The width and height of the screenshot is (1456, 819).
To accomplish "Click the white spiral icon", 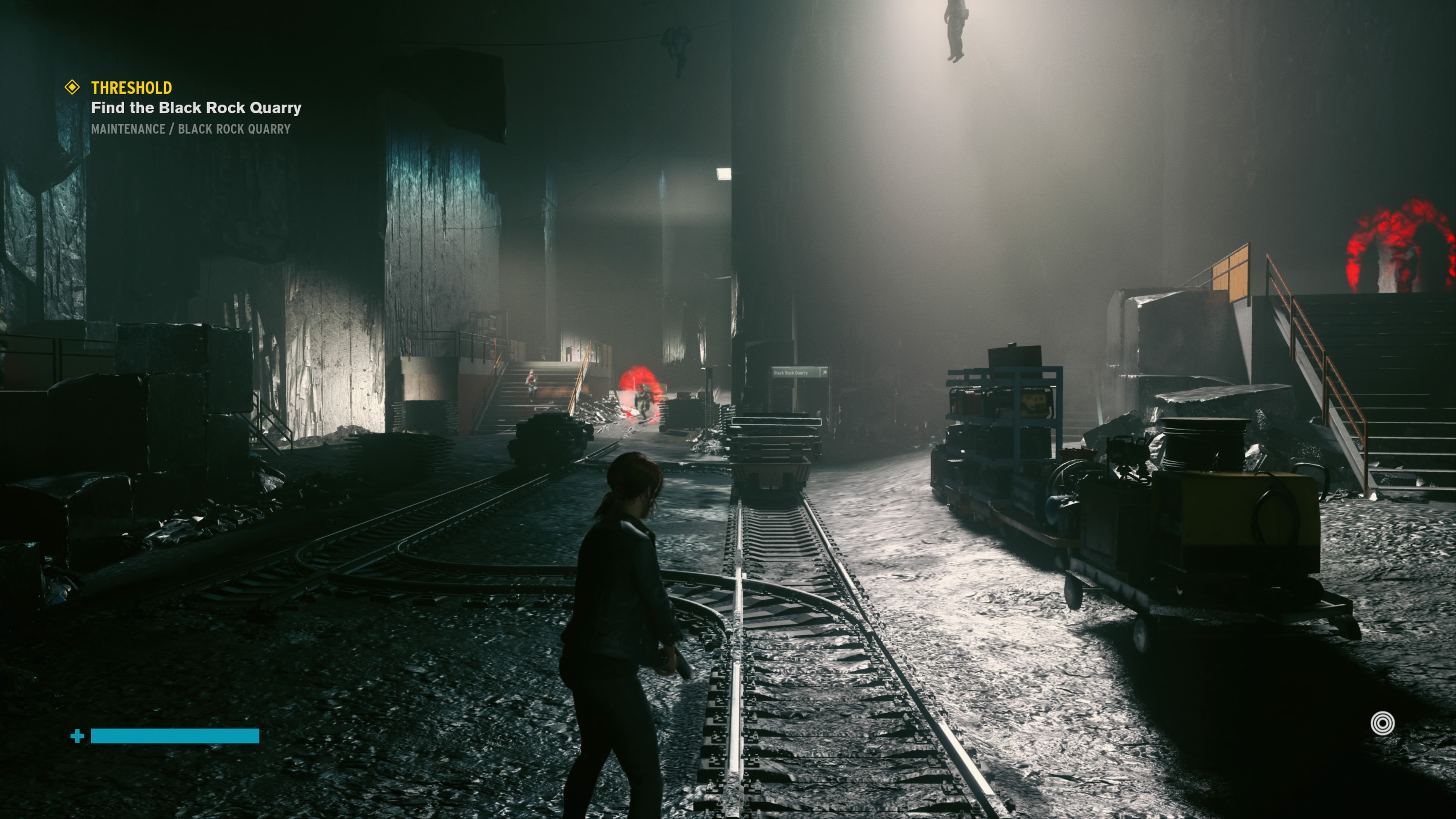I will pos(1382,723).
